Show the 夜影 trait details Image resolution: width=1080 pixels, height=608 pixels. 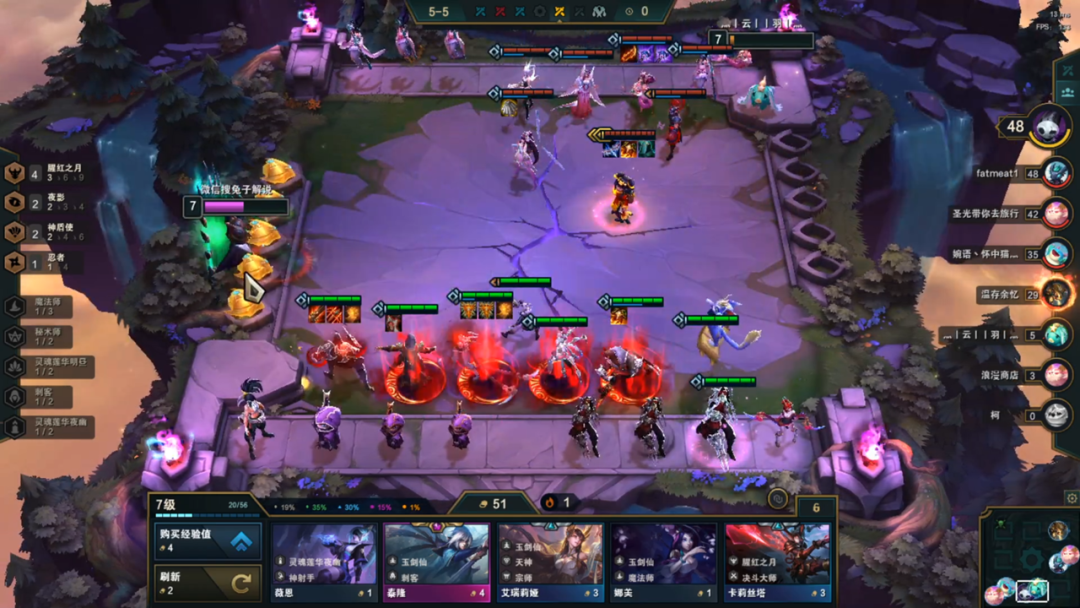(40, 202)
